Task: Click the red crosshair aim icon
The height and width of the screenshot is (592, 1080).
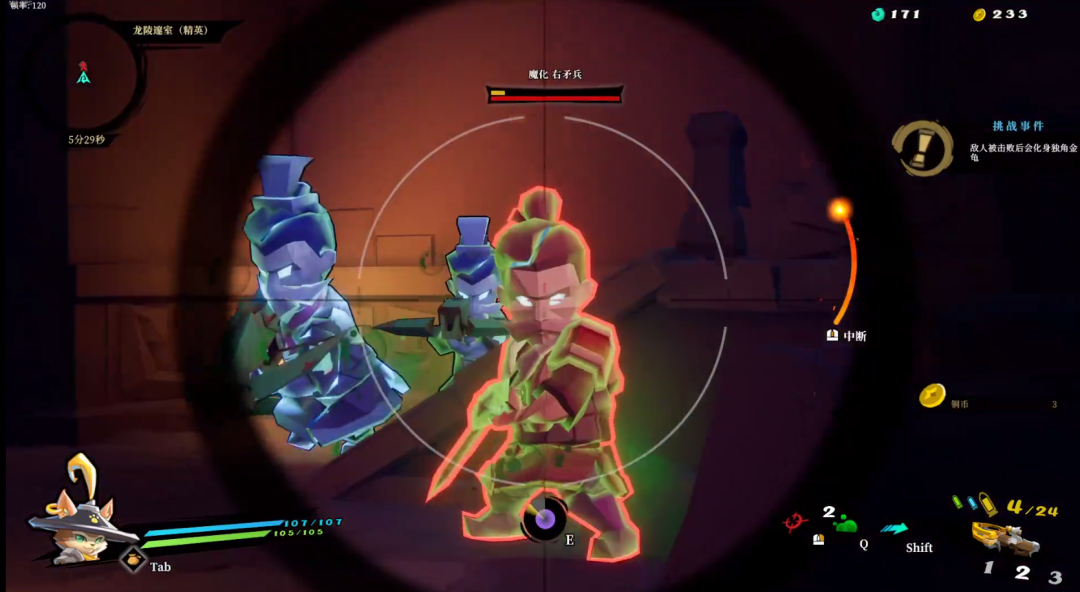Action: click(x=797, y=521)
